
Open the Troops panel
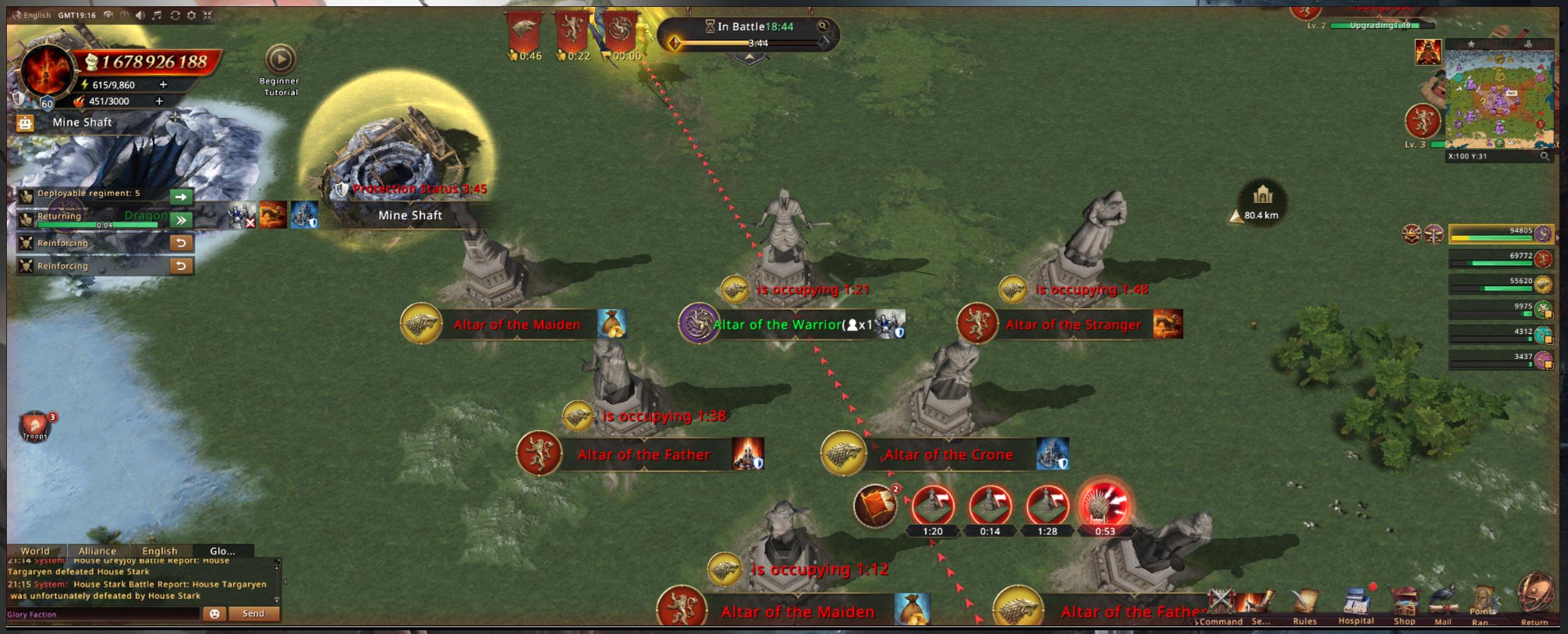pos(35,426)
